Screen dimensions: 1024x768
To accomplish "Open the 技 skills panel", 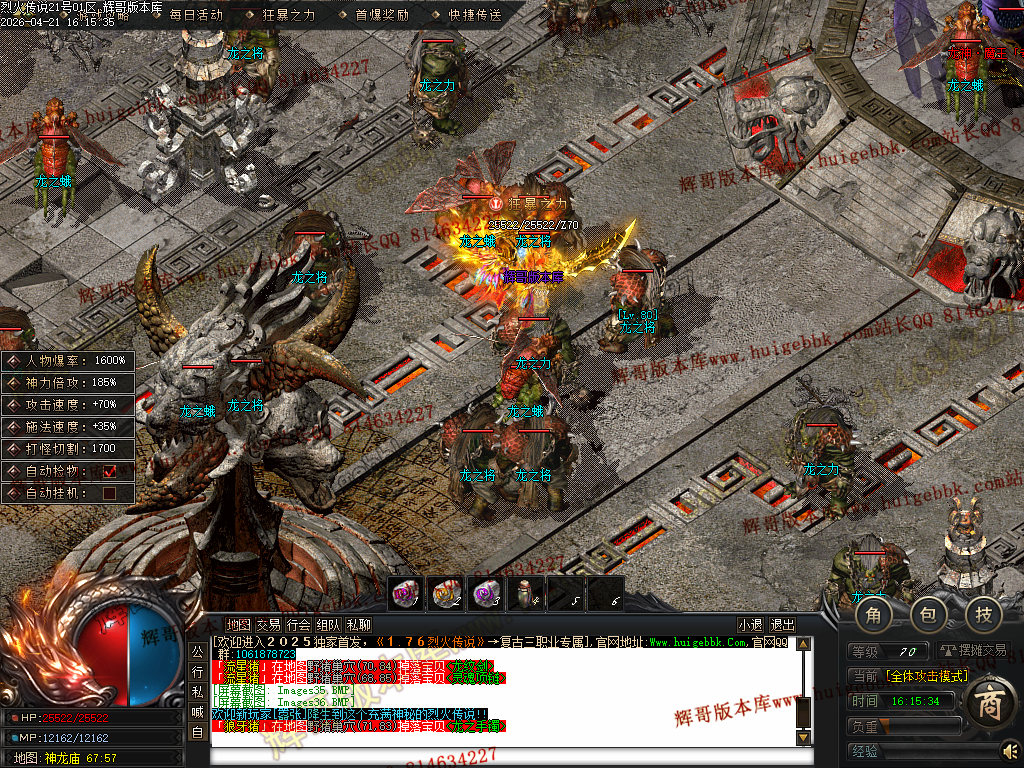I will click(983, 614).
